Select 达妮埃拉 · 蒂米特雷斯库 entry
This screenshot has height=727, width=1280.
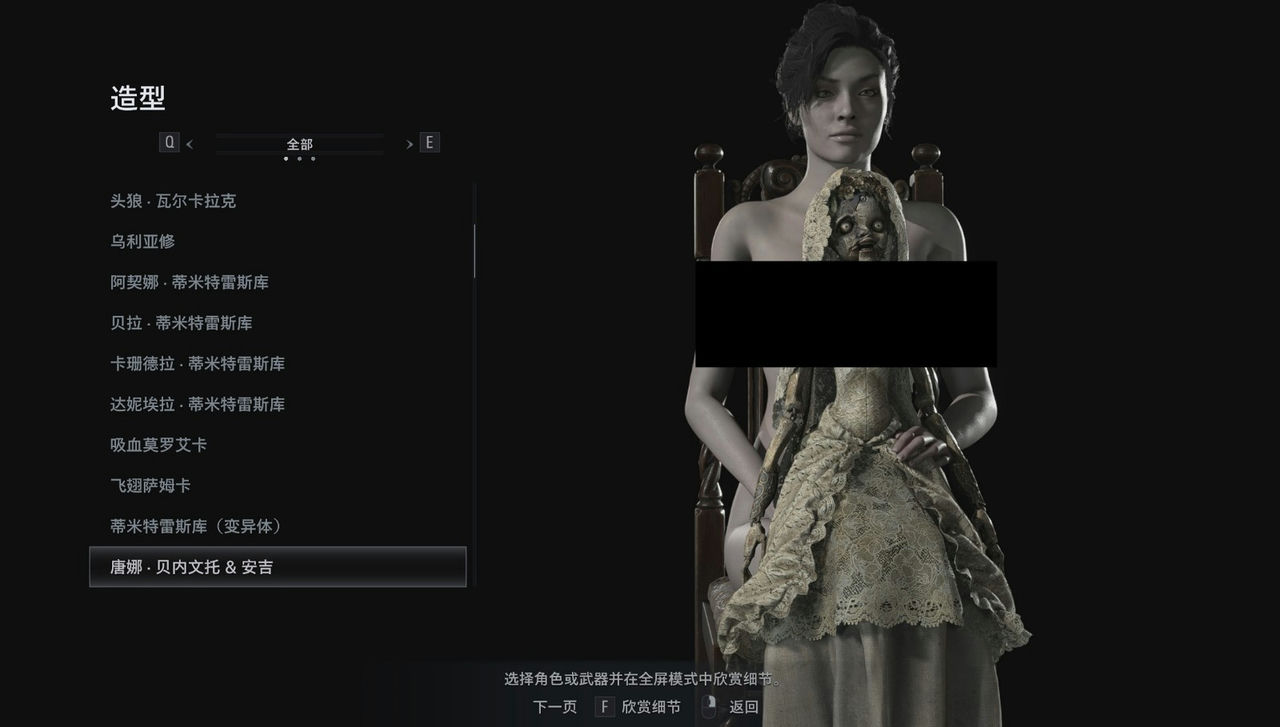click(x=197, y=405)
